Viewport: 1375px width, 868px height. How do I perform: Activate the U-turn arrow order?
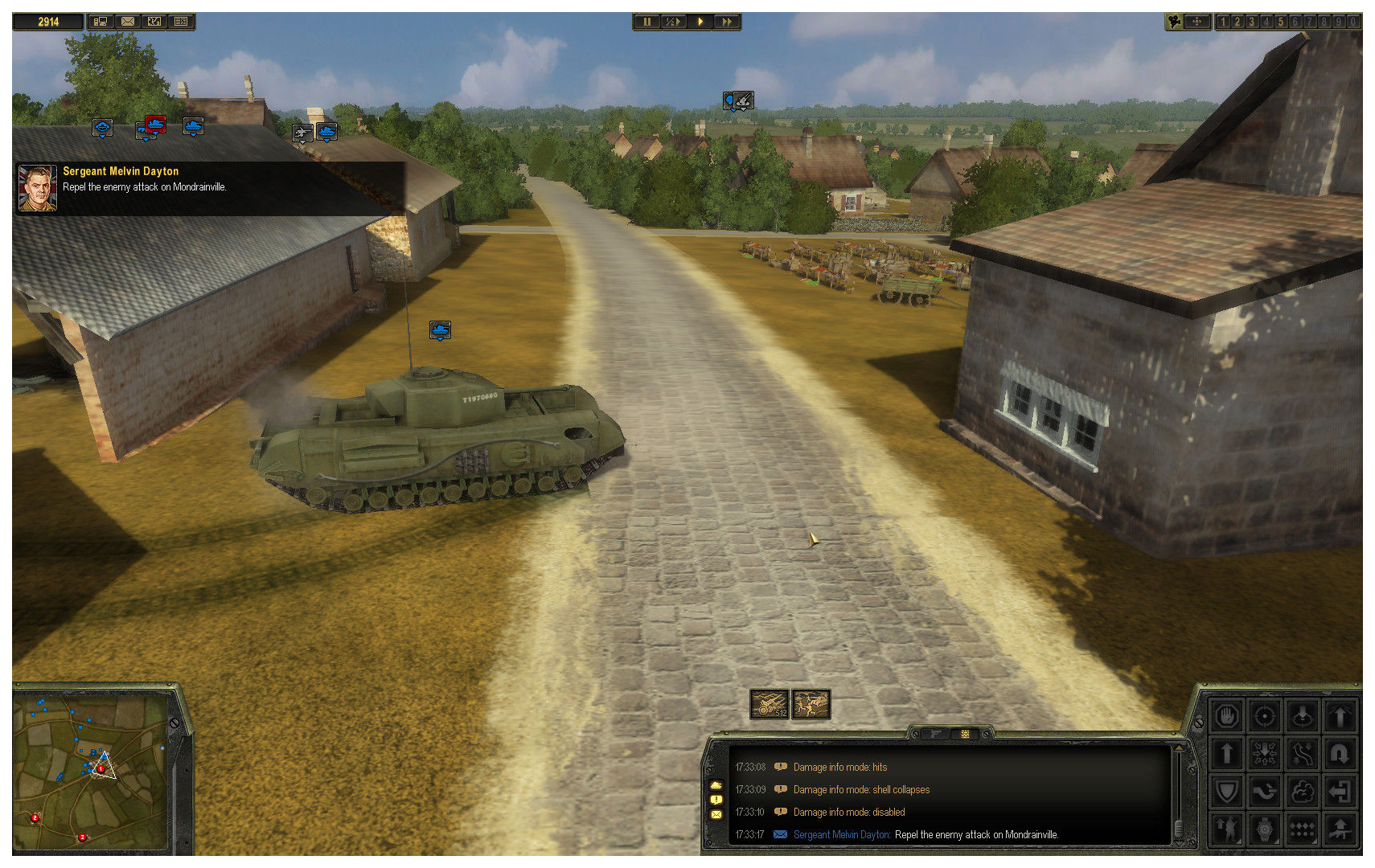pyautogui.click(x=1340, y=754)
